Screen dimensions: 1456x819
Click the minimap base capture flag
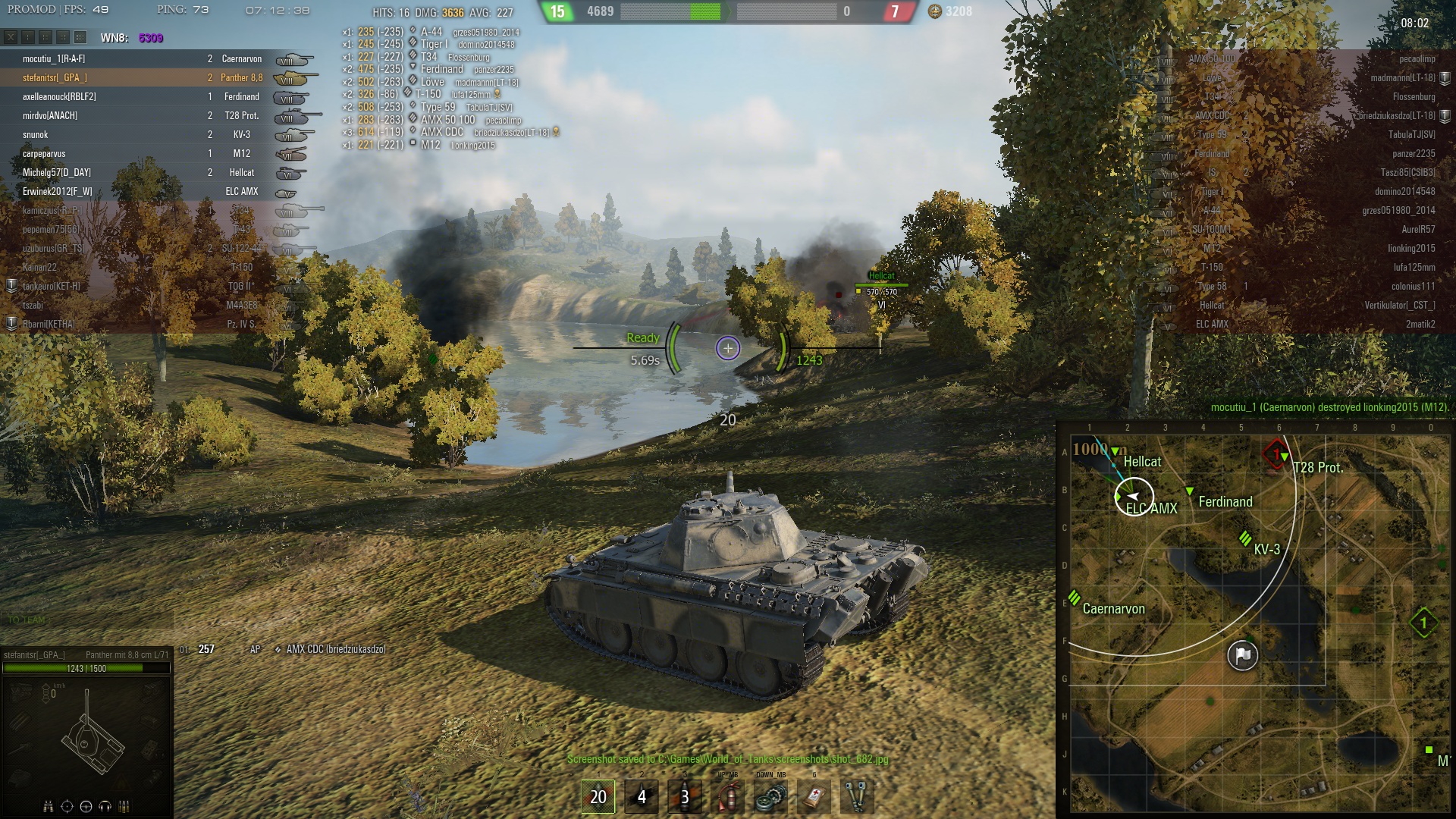coord(1242,655)
